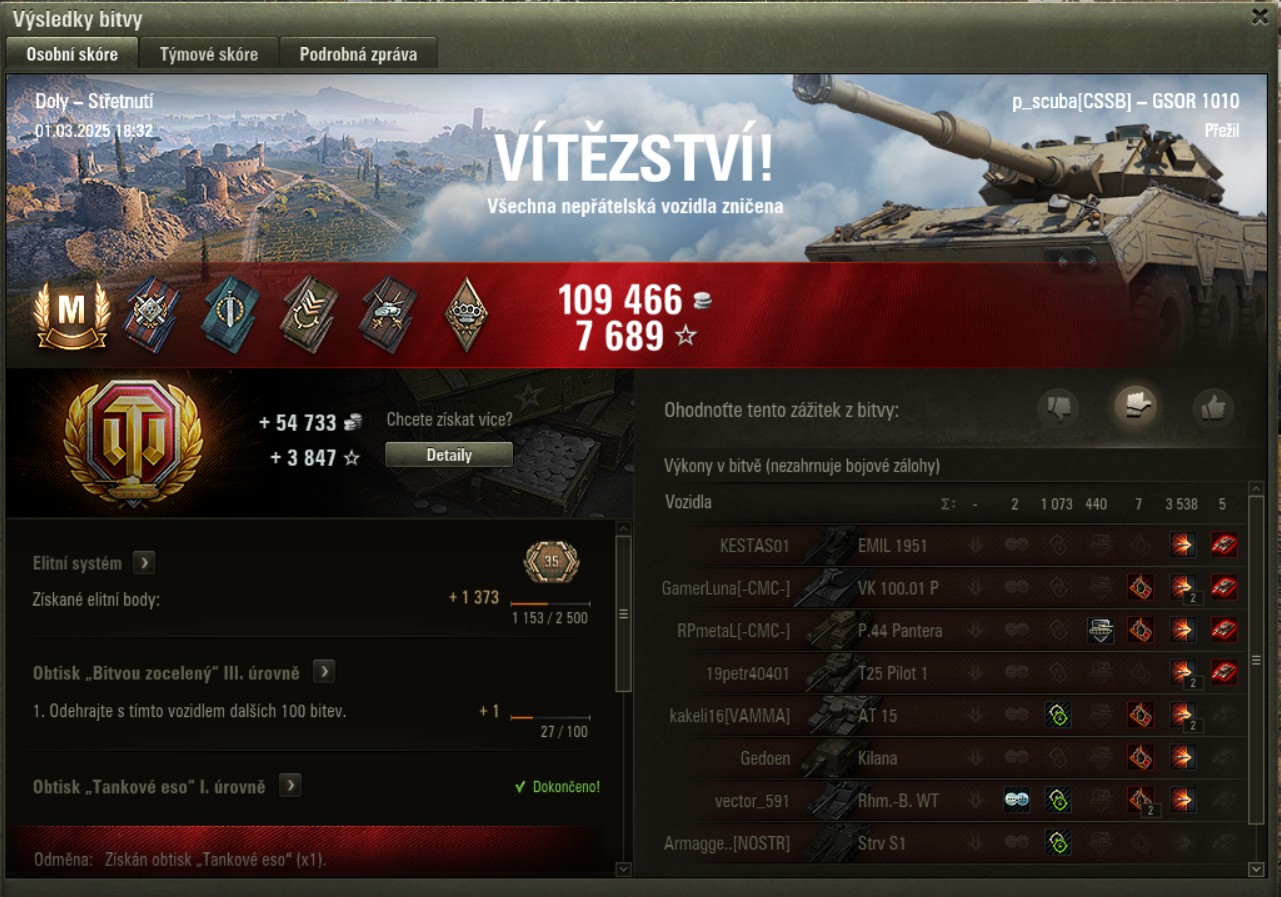Close the battle results window

tap(1260, 16)
